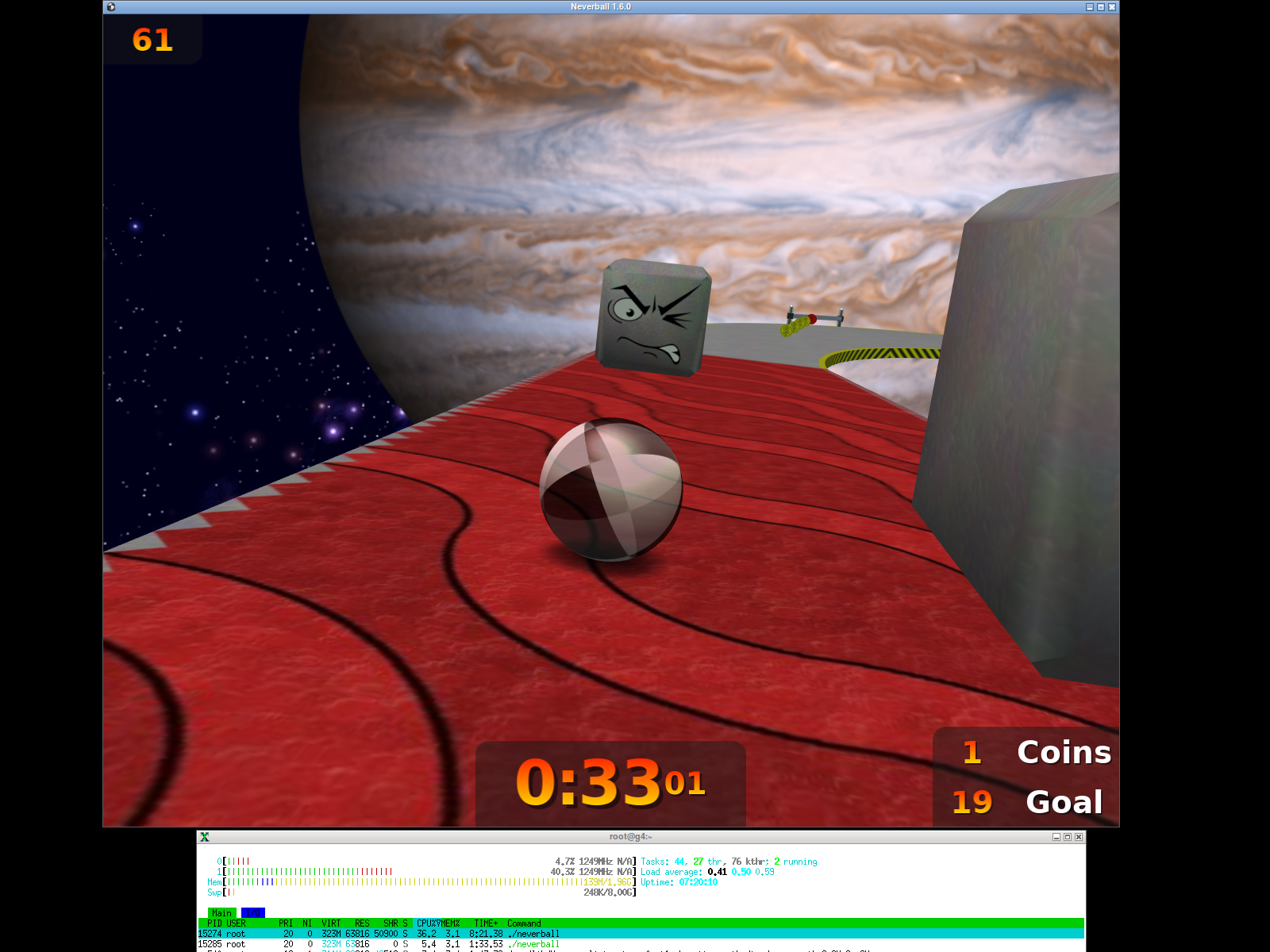The width and height of the screenshot is (1270, 952).
Task: Click the X terminal icon on root@g4 title bar
Action: click(204, 836)
